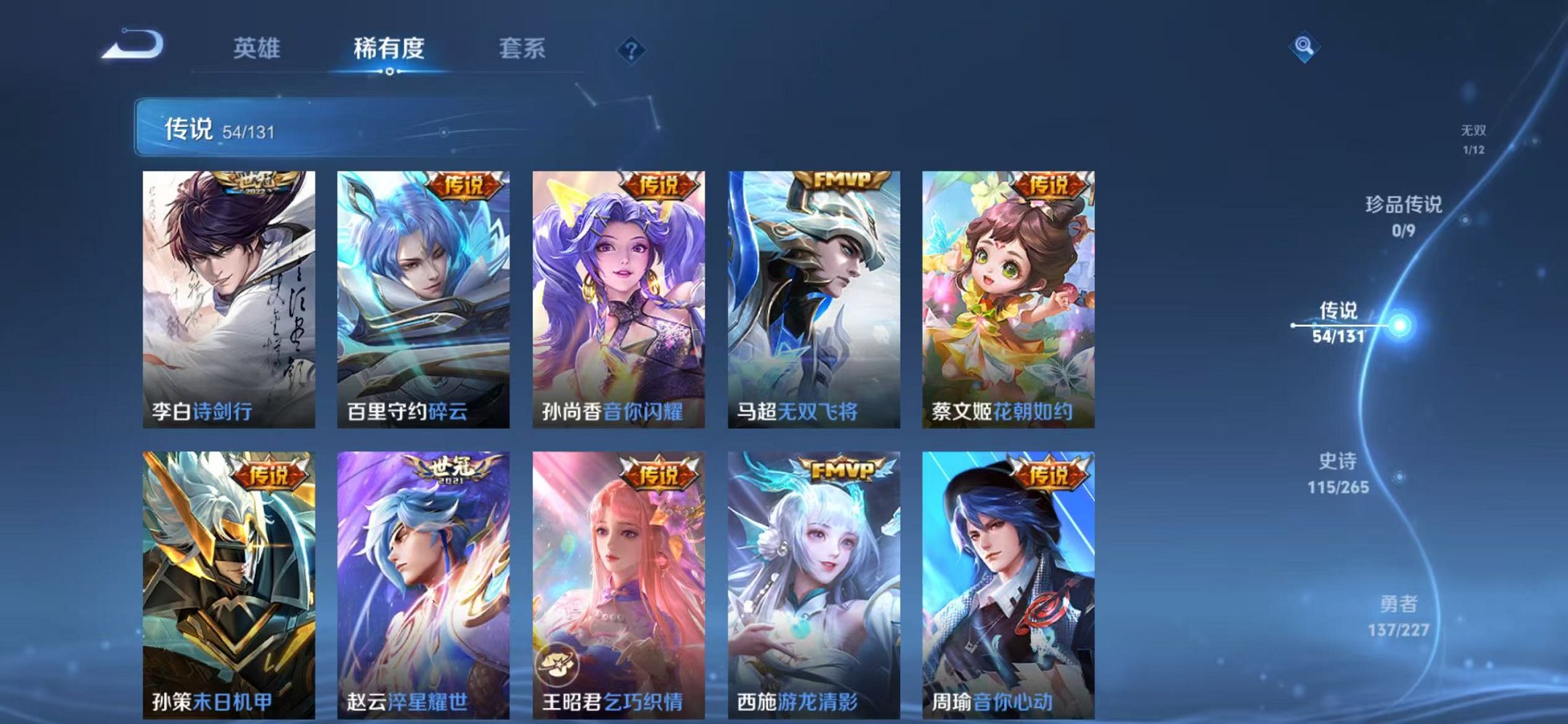
Task: Select the 稀有度 tab
Action: pos(389,48)
